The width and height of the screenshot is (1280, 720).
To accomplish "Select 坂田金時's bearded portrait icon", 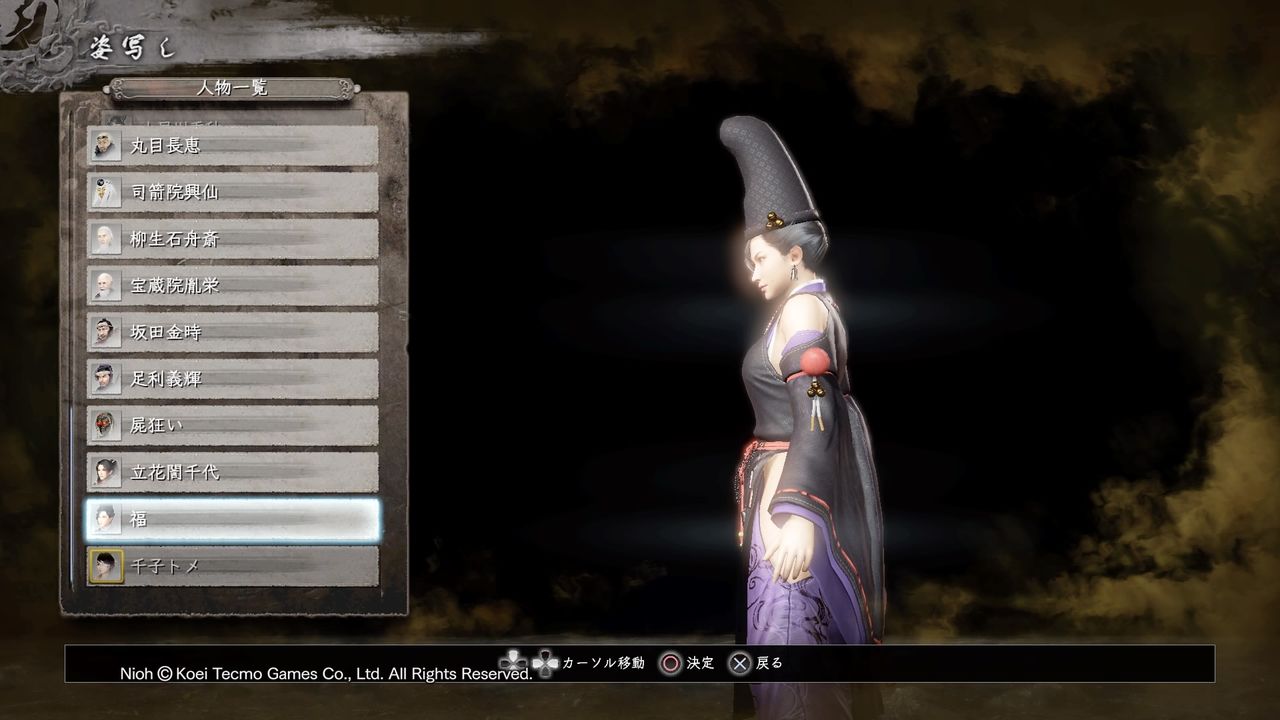I will (x=106, y=332).
